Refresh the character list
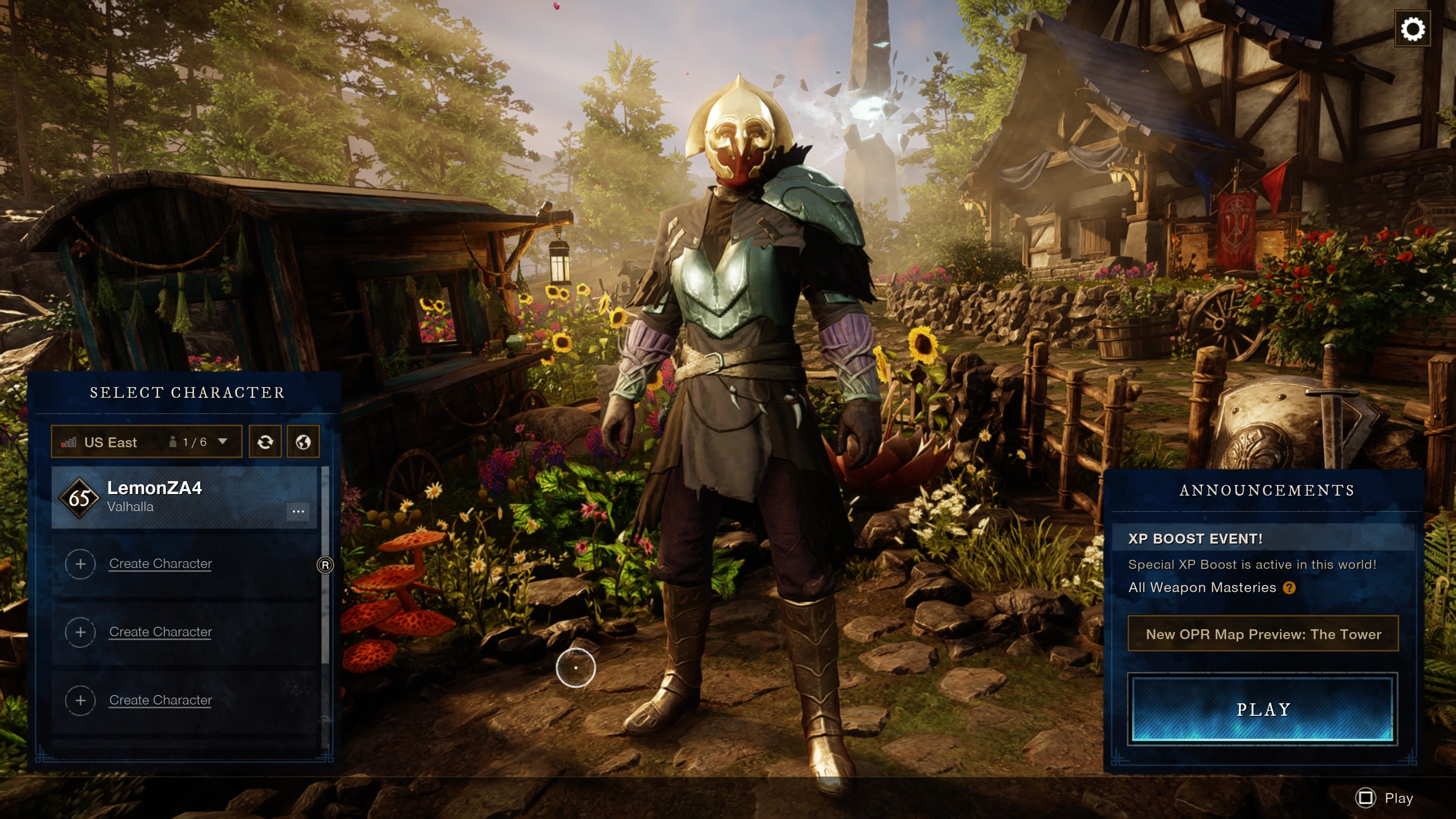Viewport: 1456px width, 819px height. [265, 441]
